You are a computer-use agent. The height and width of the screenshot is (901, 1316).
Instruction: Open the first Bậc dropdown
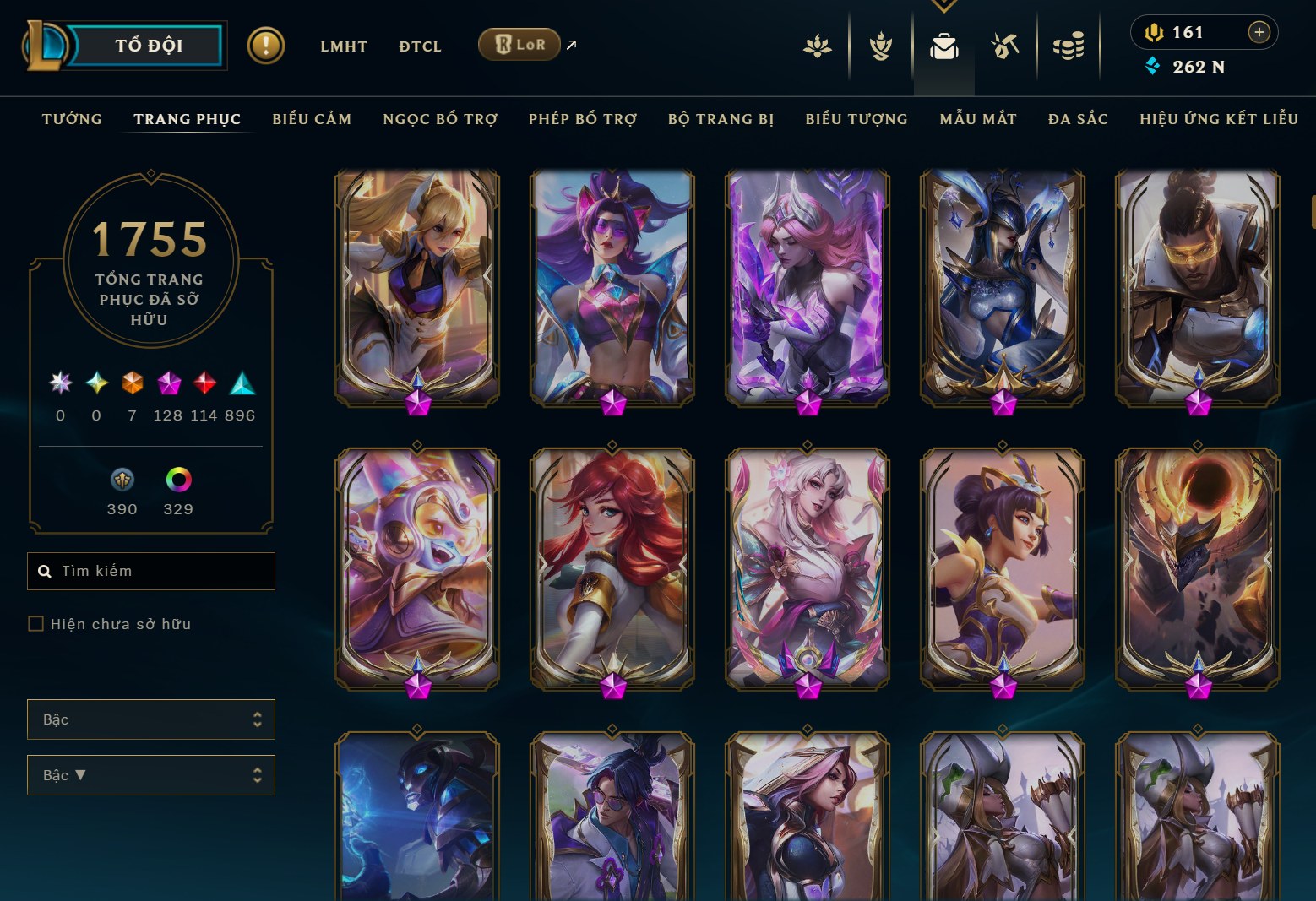(151, 719)
